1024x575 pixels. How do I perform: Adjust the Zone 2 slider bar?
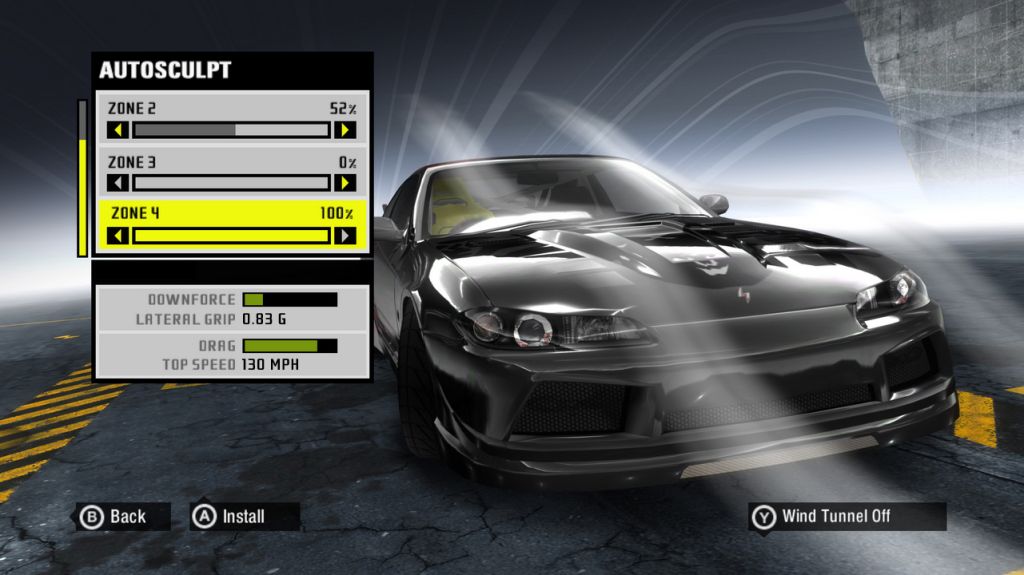[x=231, y=130]
